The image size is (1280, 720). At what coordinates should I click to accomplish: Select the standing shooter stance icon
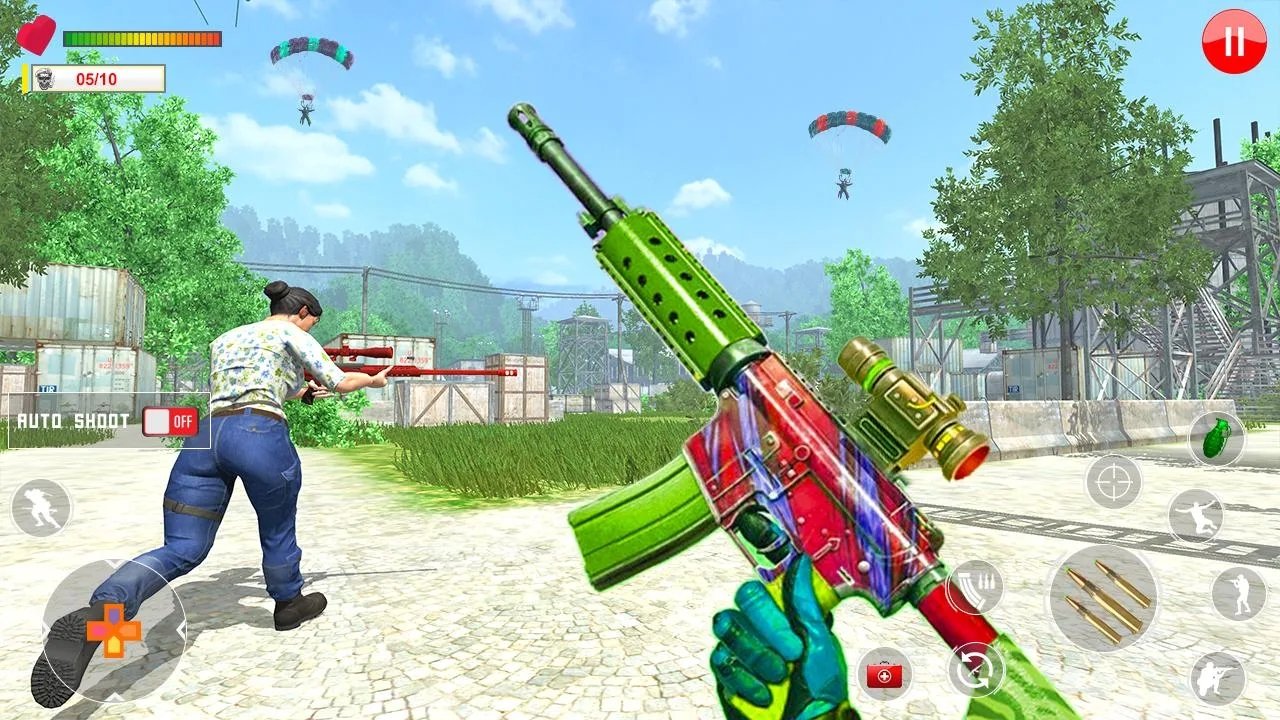1238,593
